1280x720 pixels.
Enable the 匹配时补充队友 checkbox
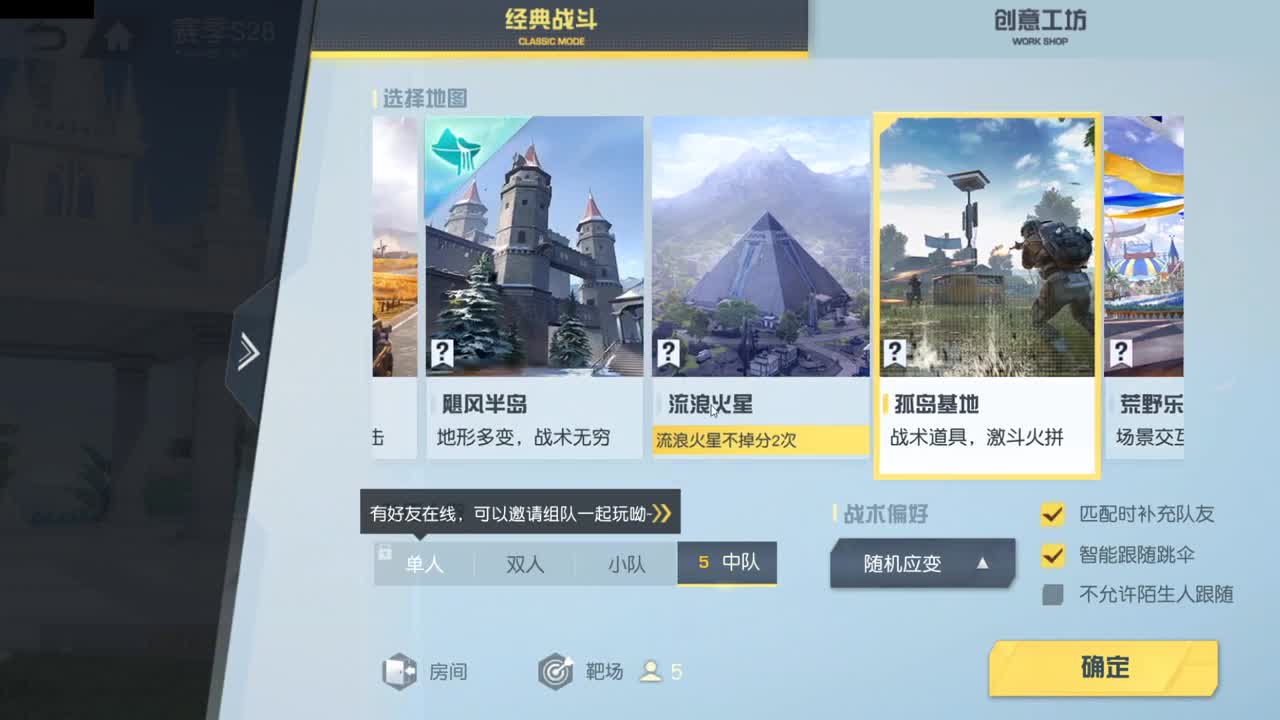[1052, 514]
